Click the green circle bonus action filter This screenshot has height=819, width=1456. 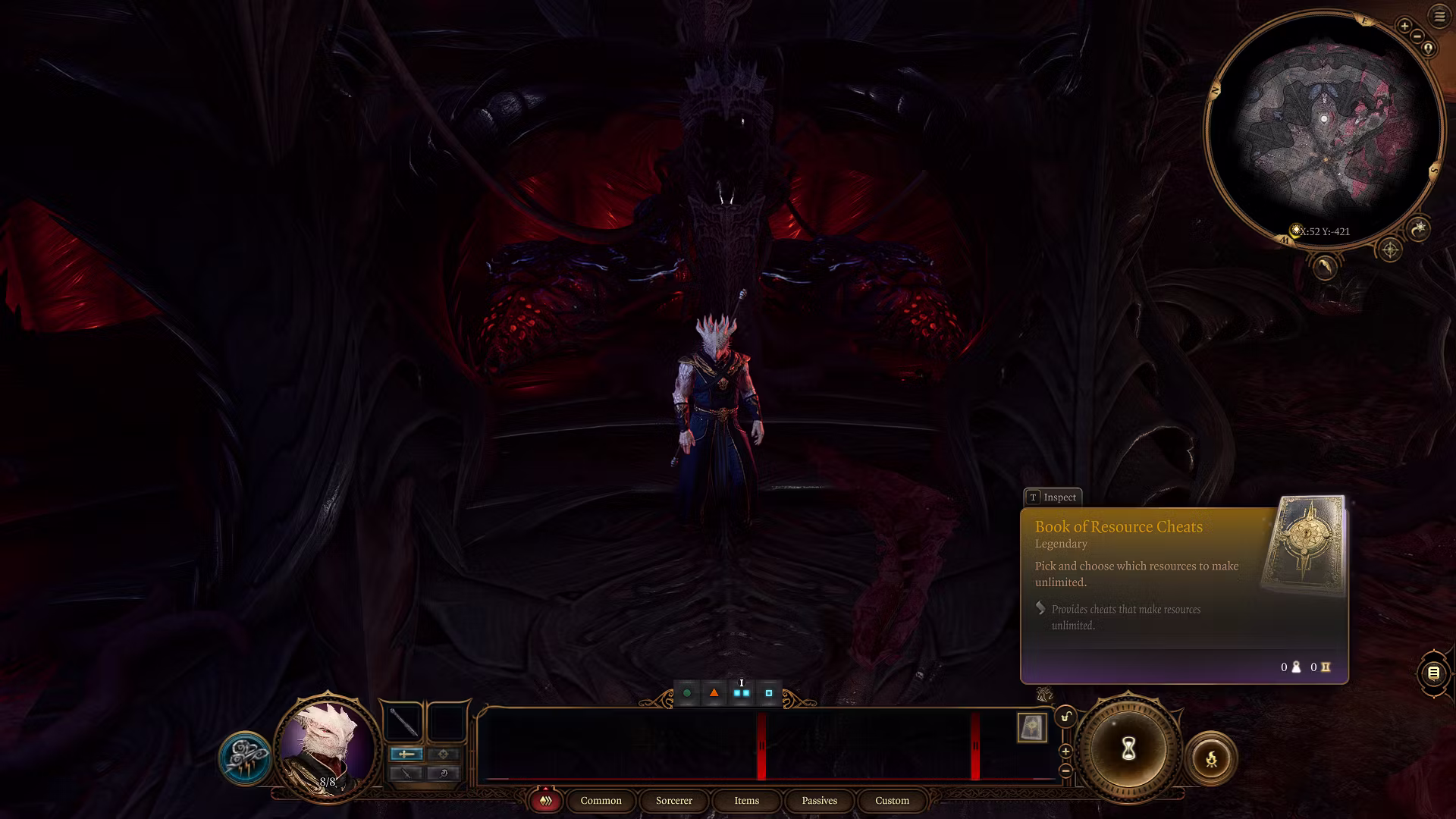pyautogui.click(x=687, y=693)
